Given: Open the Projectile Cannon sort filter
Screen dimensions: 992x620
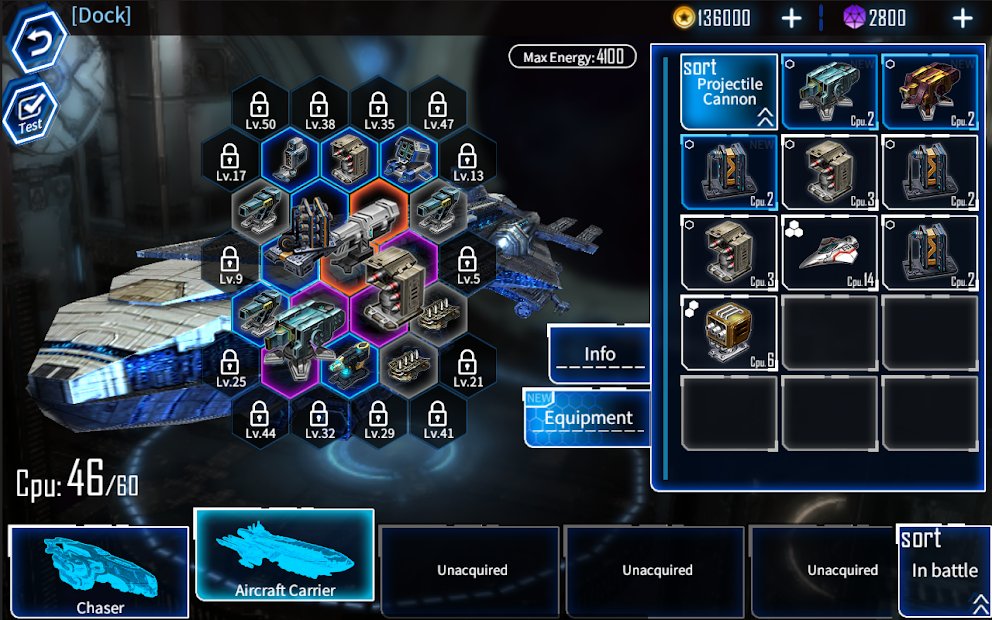Looking at the screenshot, I should (730, 92).
